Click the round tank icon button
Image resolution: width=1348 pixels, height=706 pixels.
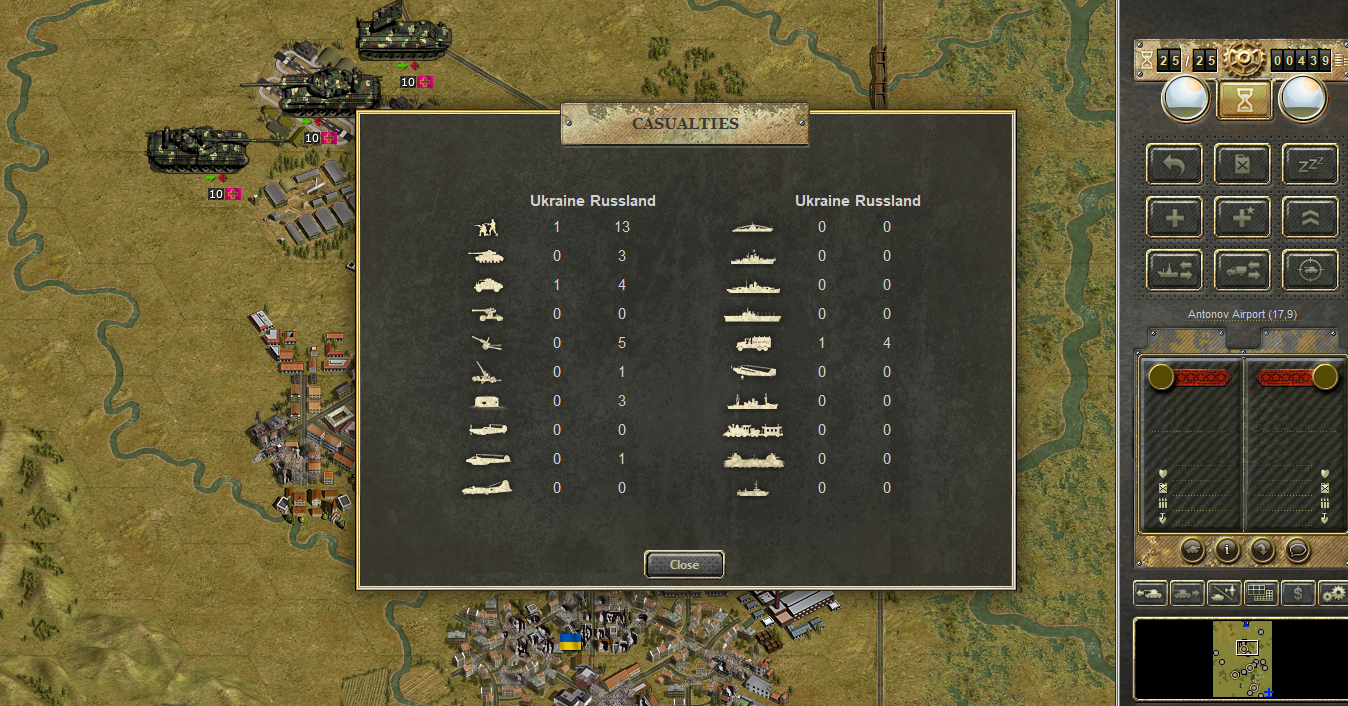pos(1192,549)
